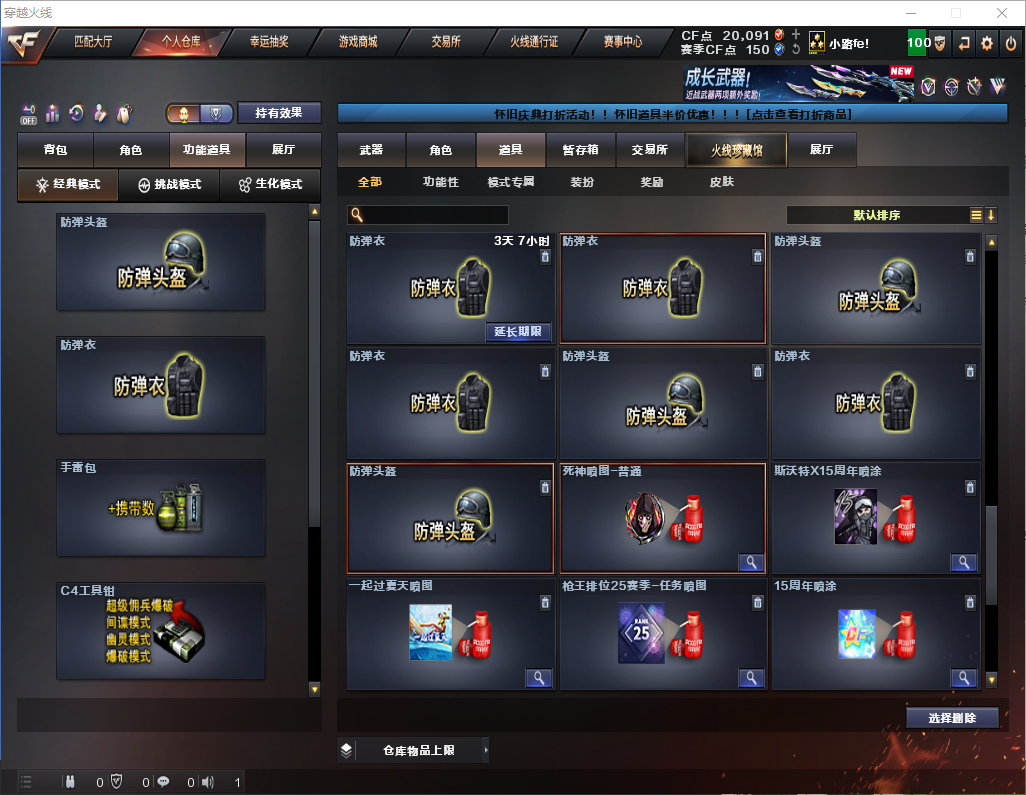1026x795 pixels.
Task: Select the 生化模式 tab
Action: (269, 185)
